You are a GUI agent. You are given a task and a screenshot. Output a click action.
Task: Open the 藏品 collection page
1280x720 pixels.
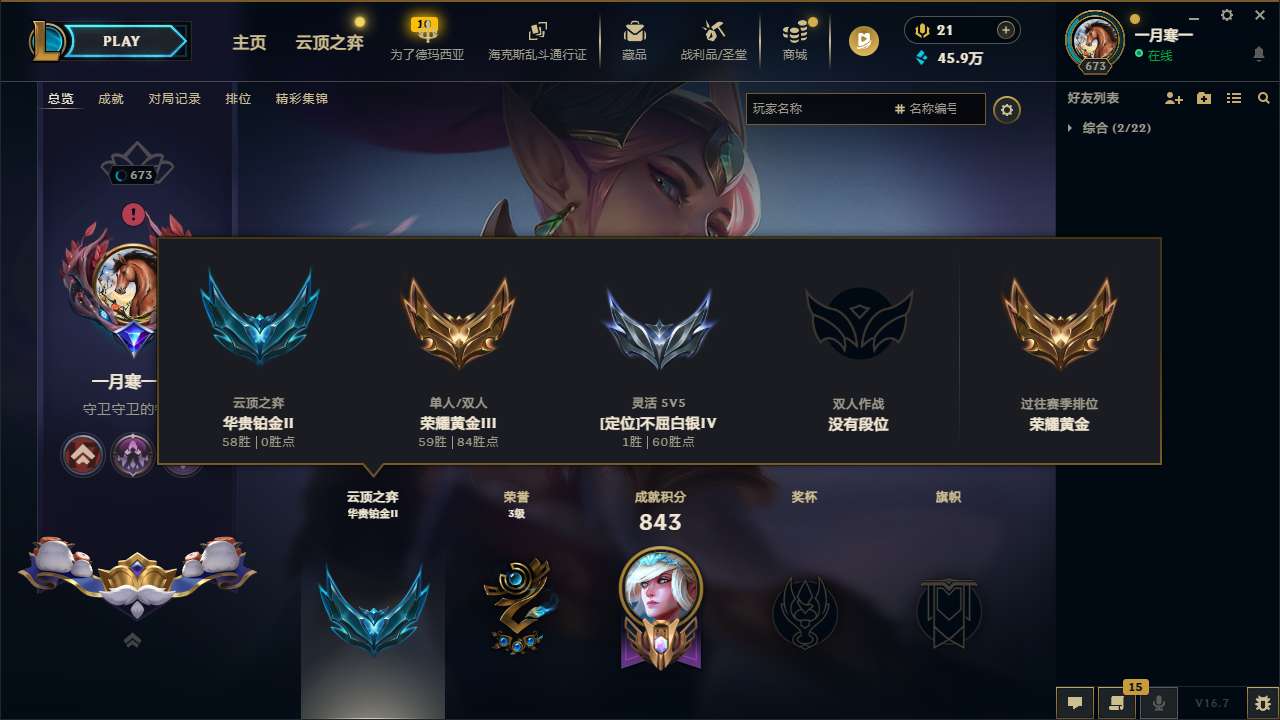tap(634, 41)
